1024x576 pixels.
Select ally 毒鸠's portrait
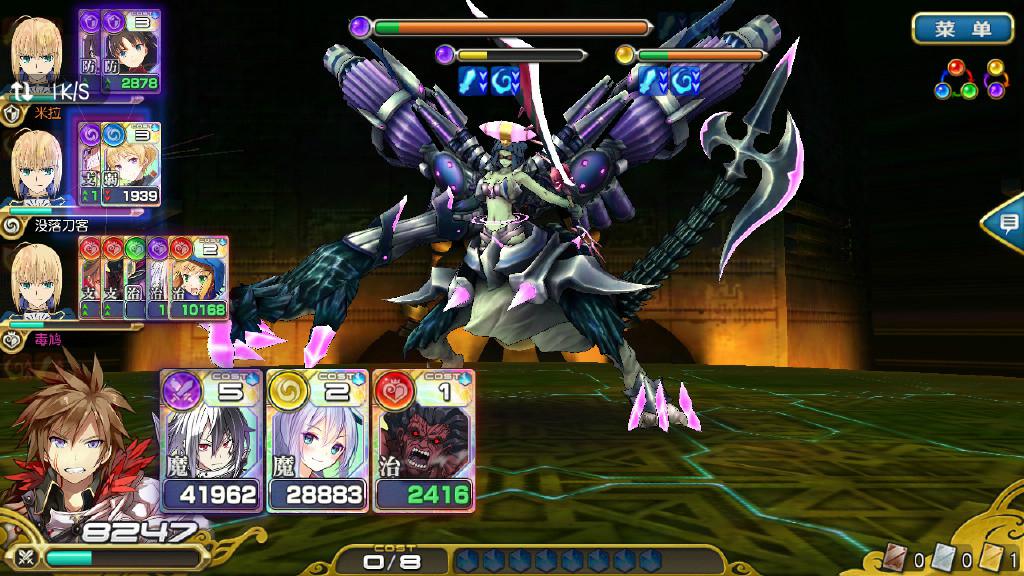click(x=36, y=281)
